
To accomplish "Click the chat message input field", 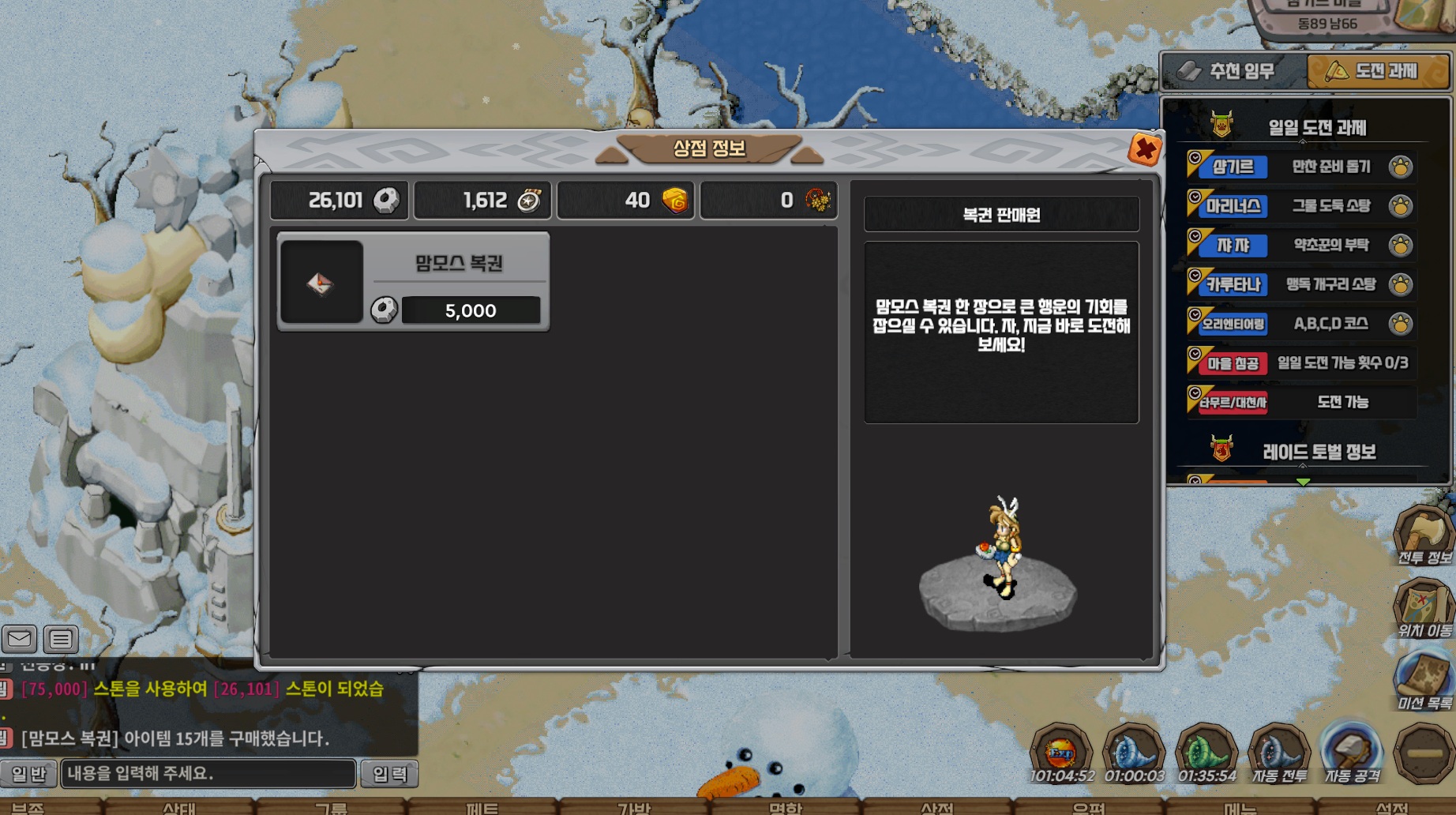I will pos(208,773).
